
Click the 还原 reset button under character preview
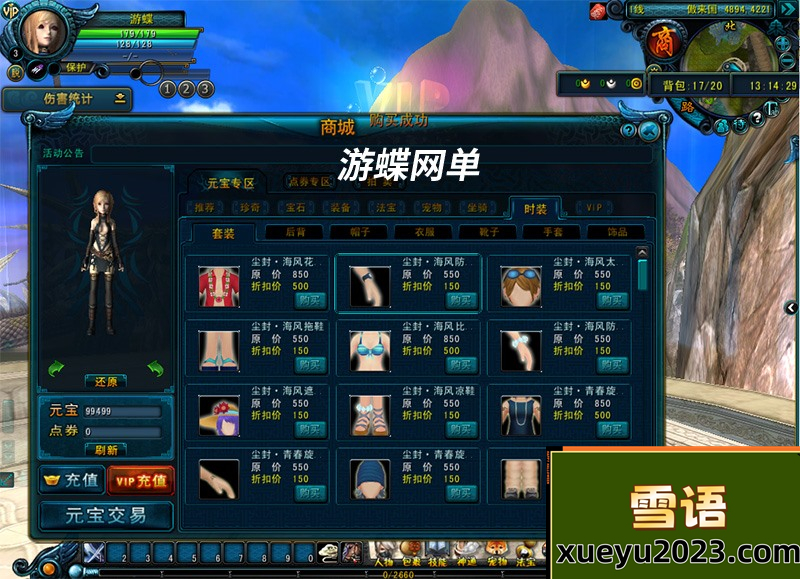[106, 382]
